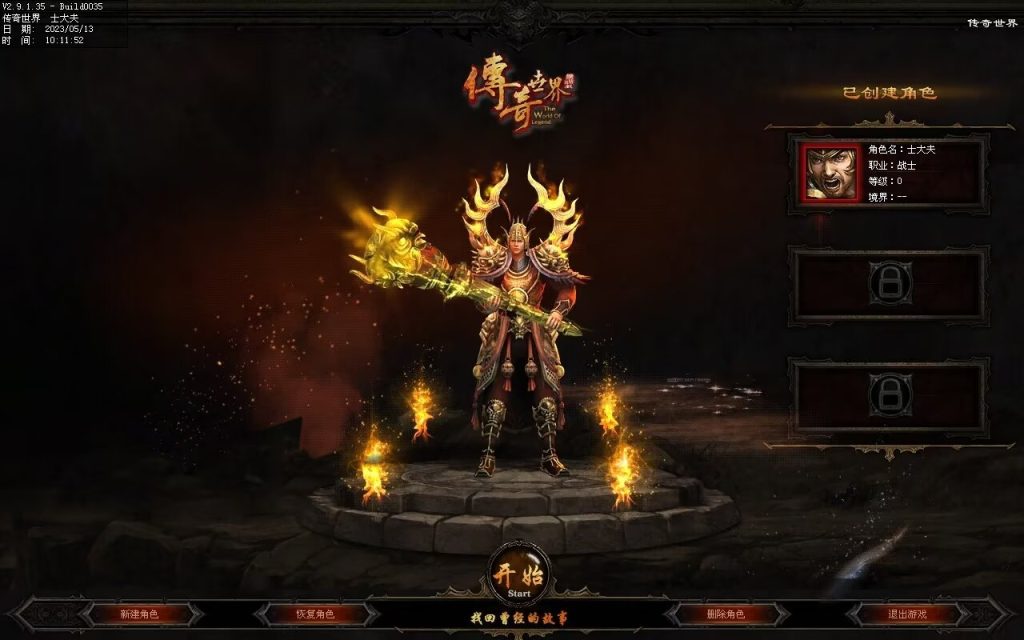The image size is (1024, 640).
Task: Create a new character with 新建角色
Action: (139, 614)
